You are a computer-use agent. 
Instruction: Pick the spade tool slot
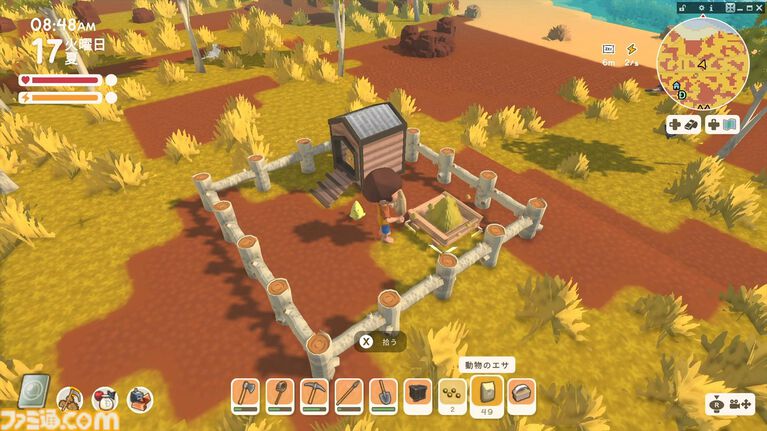(384, 396)
